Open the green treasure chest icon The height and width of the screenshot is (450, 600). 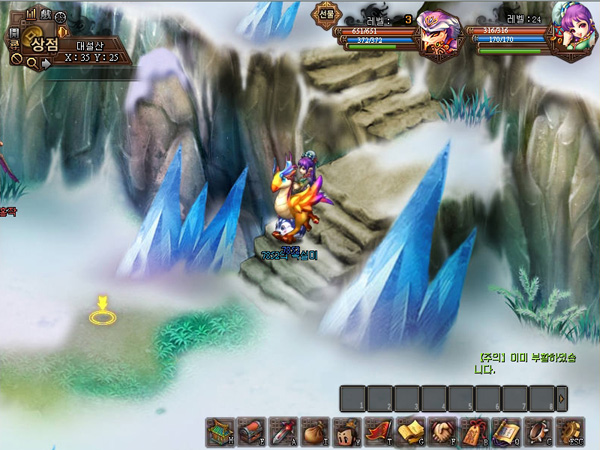pyautogui.click(x=220, y=431)
